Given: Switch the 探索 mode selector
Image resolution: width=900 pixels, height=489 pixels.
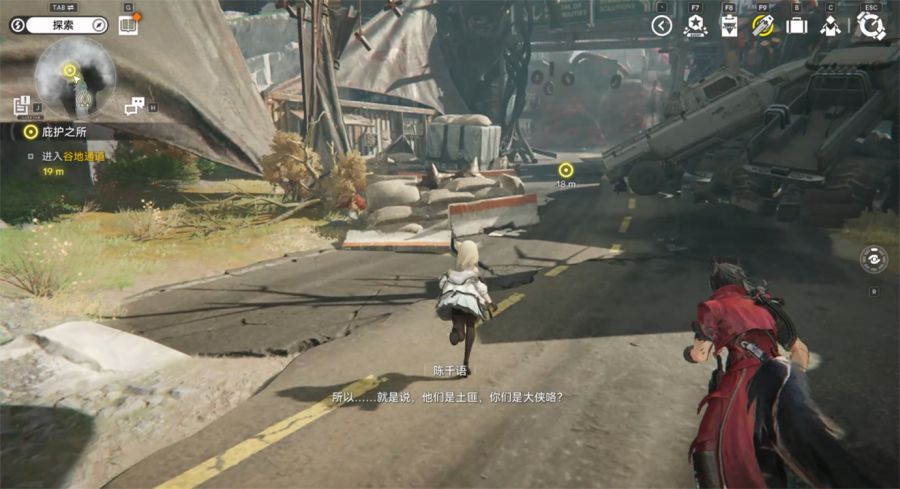Looking at the screenshot, I should 58,25.
